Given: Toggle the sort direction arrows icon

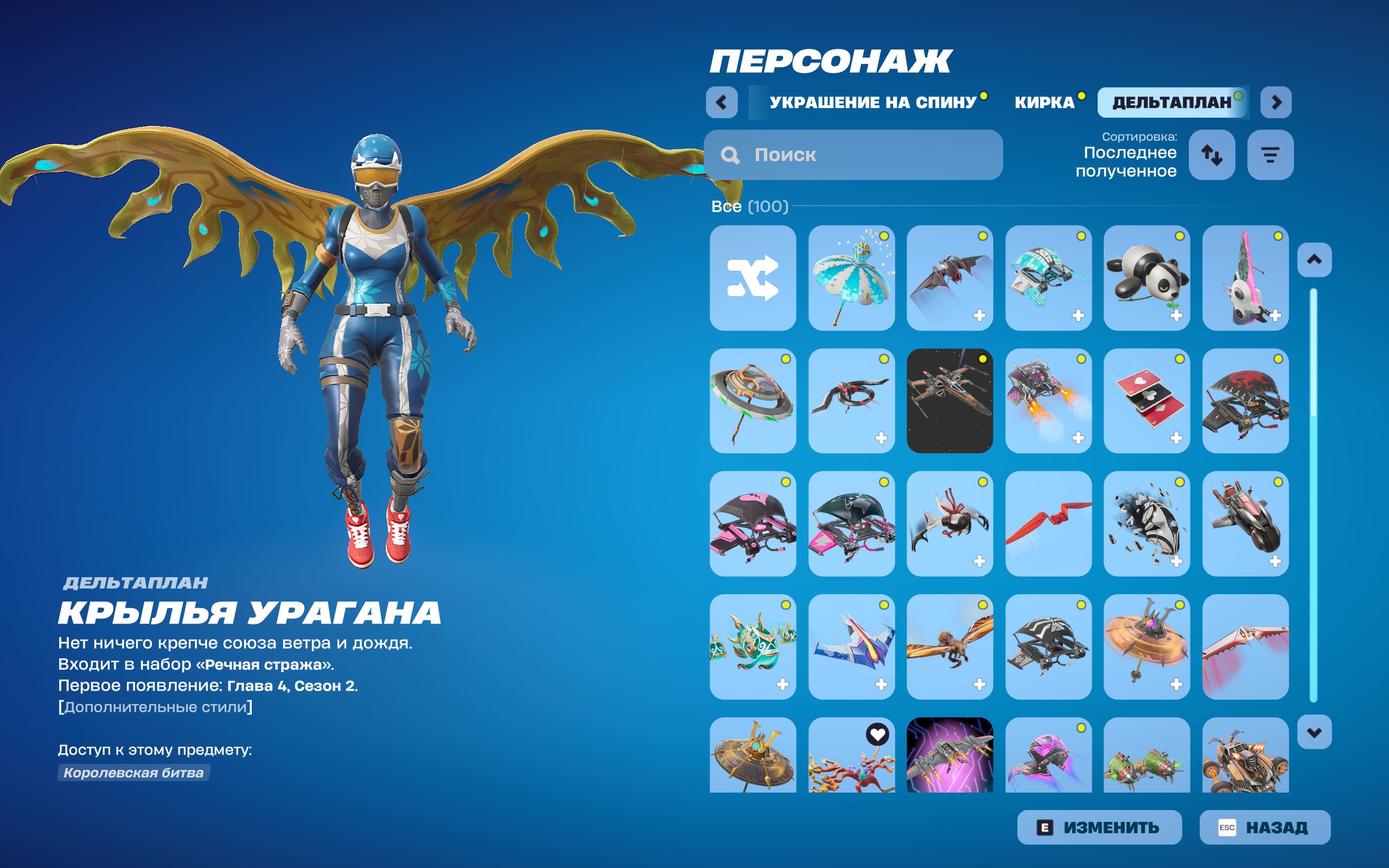Looking at the screenshot, I should pos(1213,155).
